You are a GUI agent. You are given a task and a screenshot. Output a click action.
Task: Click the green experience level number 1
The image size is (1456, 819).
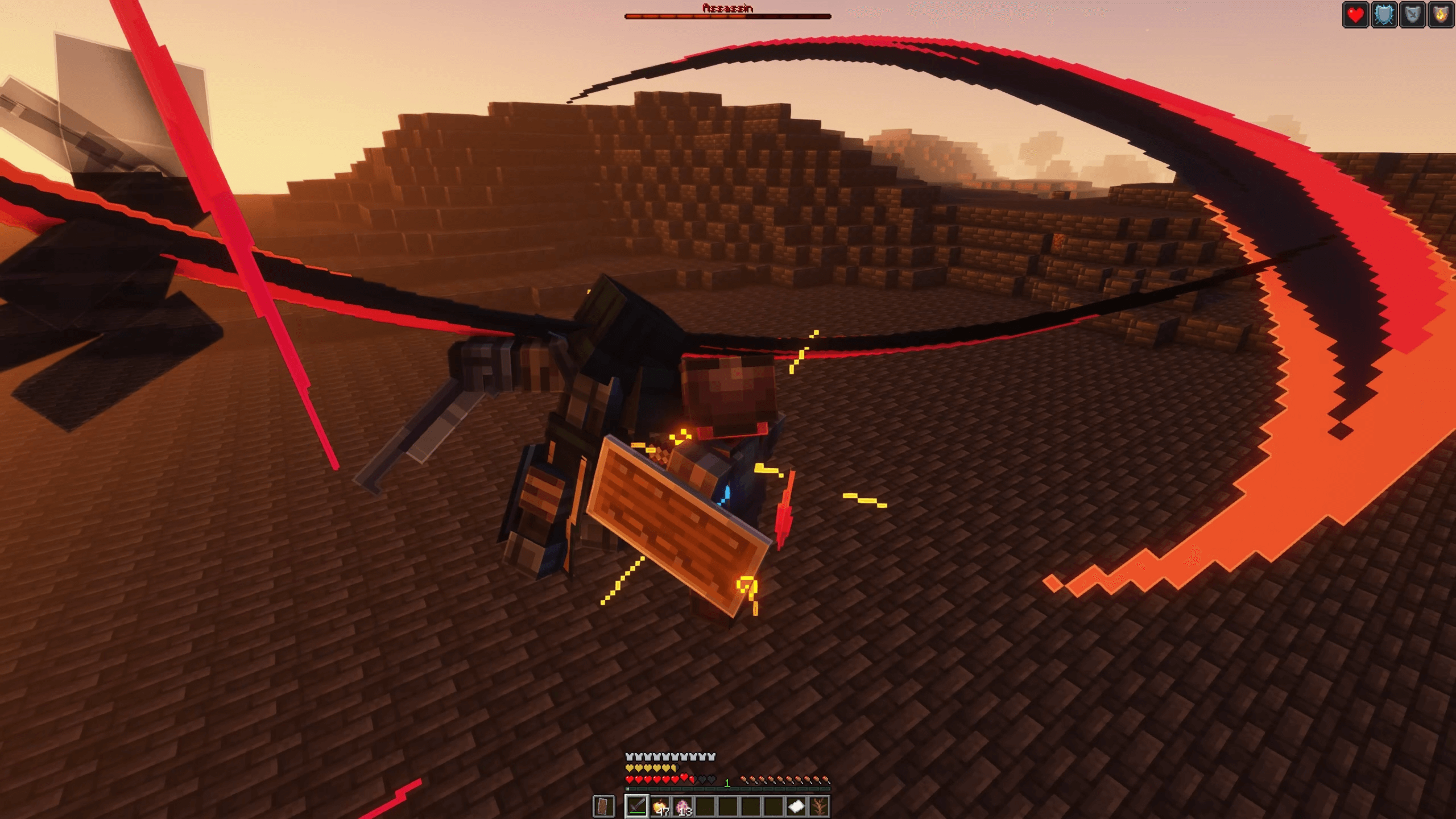(x=727, y=783)
